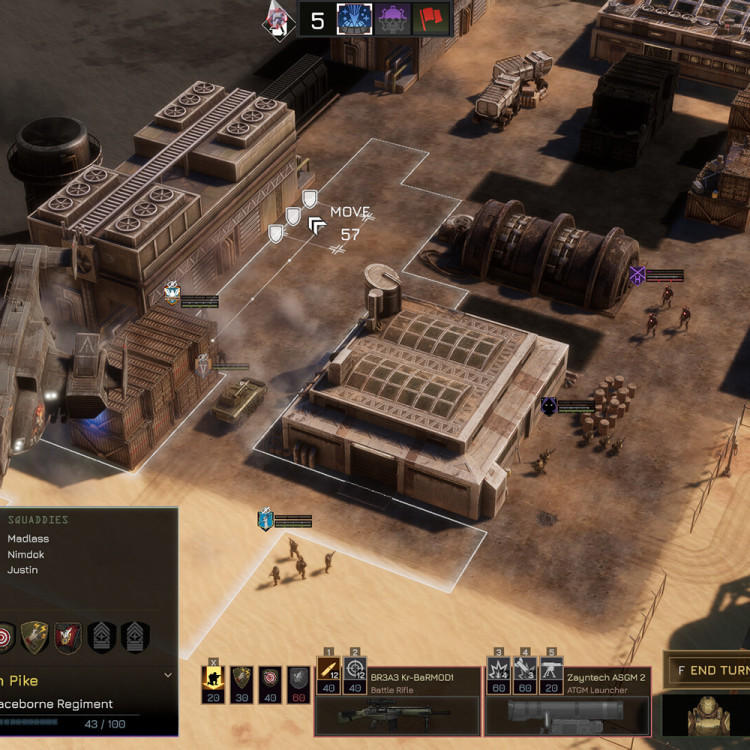This screenshot has height=750, width=750.
Task: Select the blue squad marker on the sand
Action: point(265,520)
